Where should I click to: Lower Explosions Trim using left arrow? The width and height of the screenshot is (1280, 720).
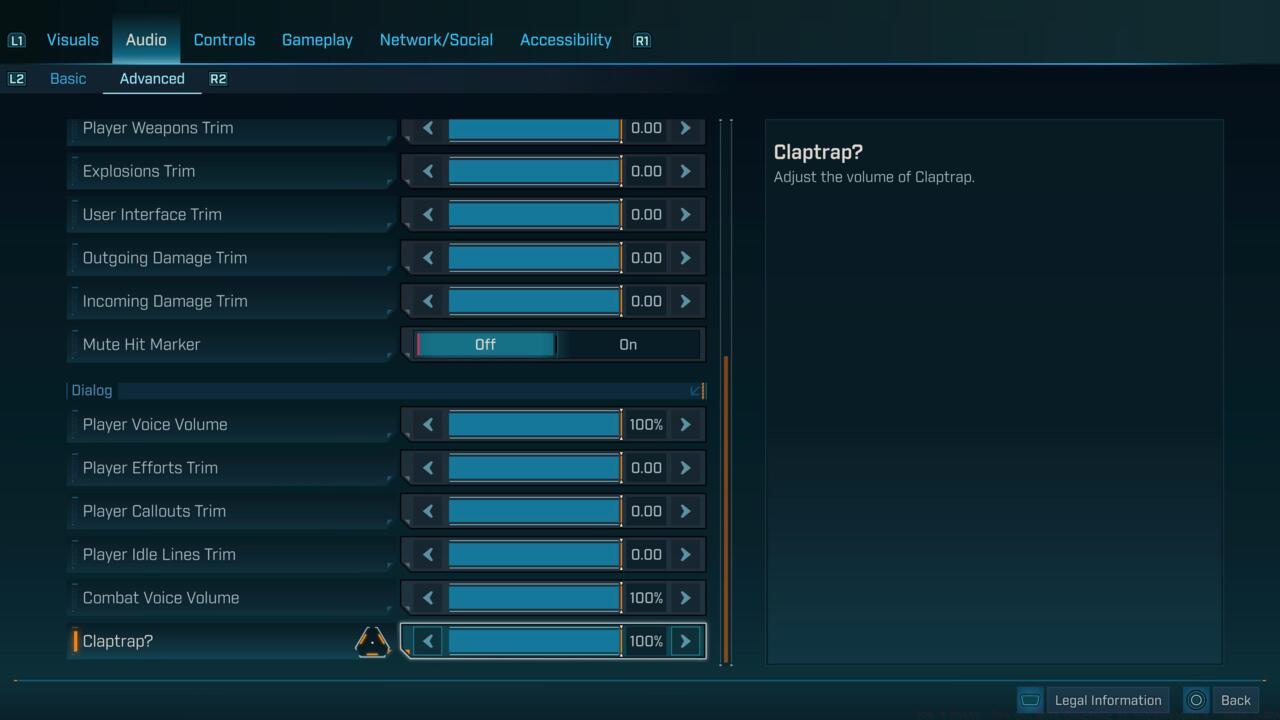coord(427,171)
